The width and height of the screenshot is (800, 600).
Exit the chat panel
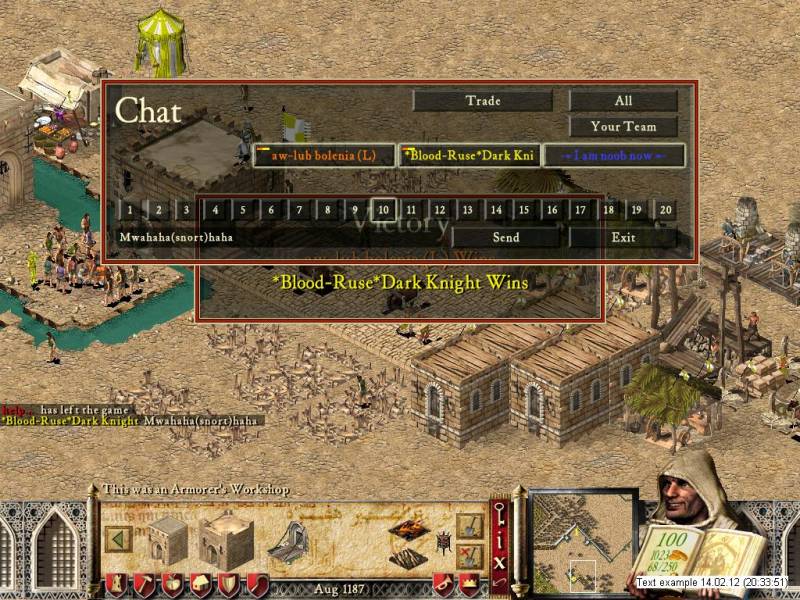(x=623, y=238)
